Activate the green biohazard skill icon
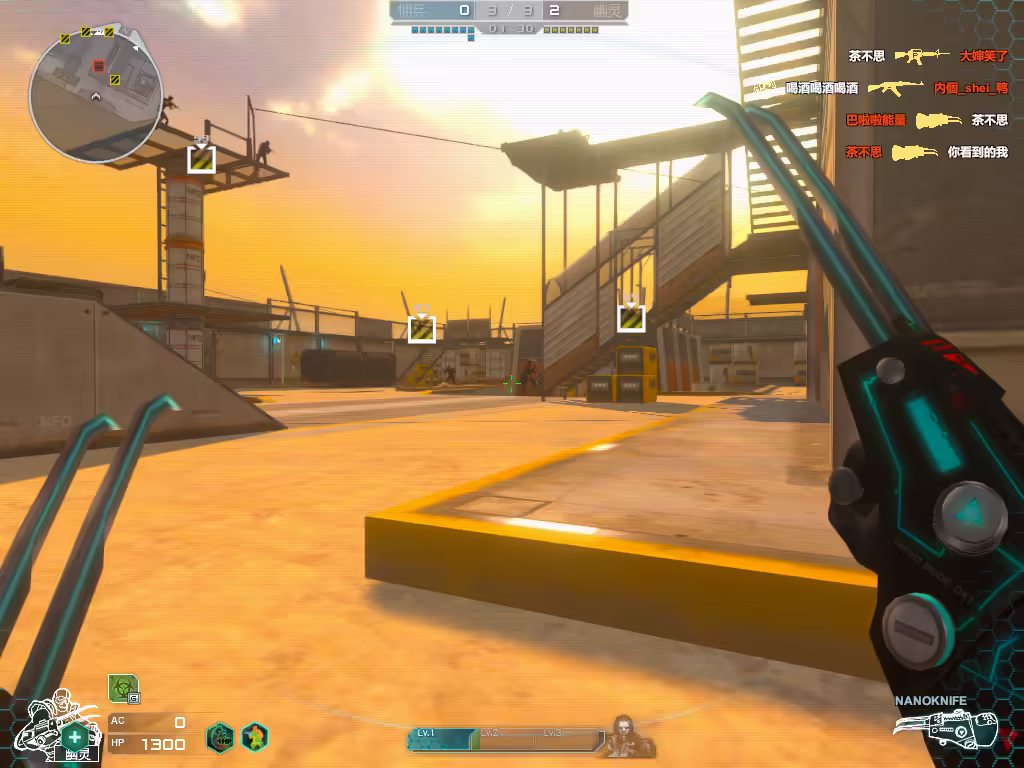 [x=122, y=688]
